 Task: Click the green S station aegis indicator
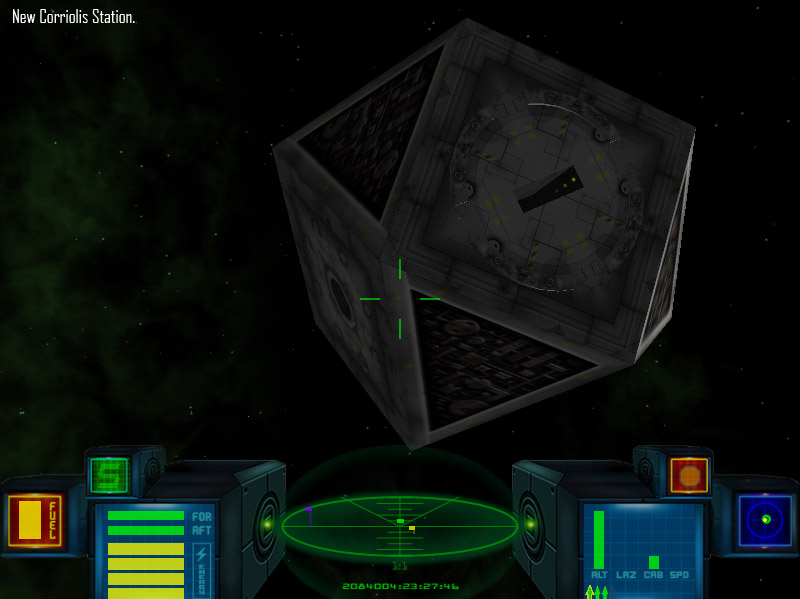click(109, 475)
